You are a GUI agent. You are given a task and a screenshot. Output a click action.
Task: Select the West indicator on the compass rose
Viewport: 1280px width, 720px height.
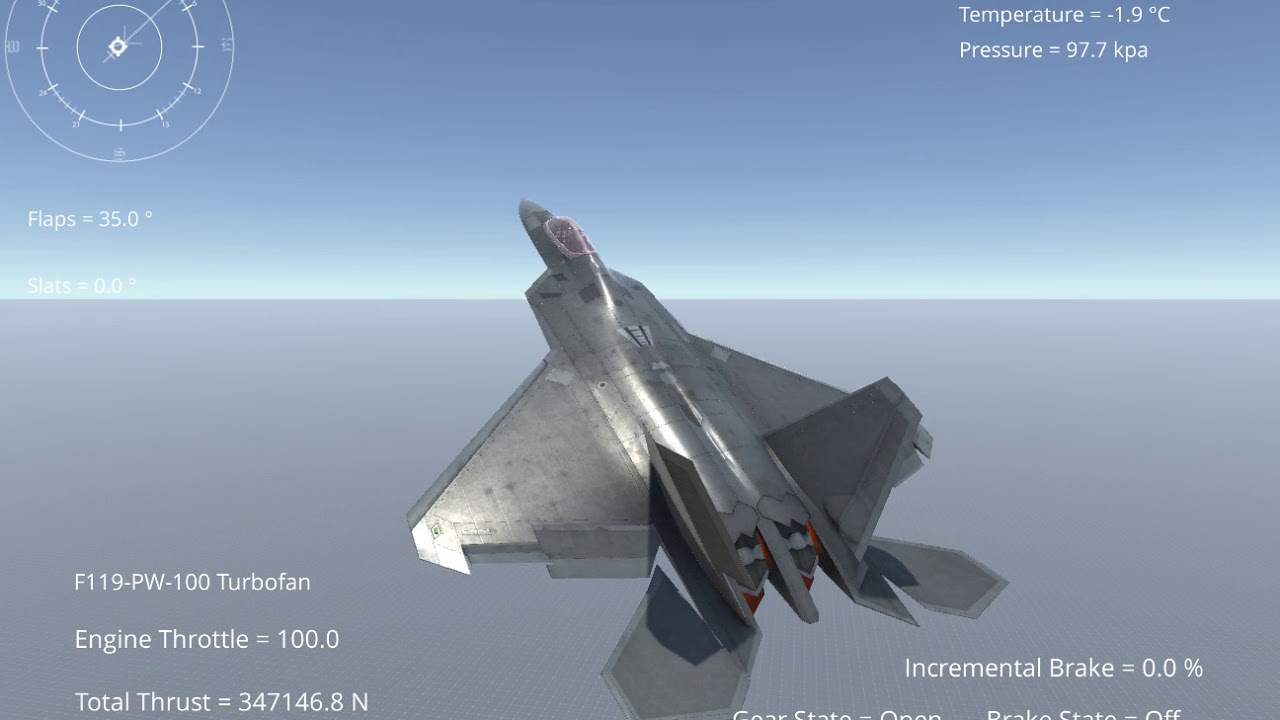click(x=13, y=44)
